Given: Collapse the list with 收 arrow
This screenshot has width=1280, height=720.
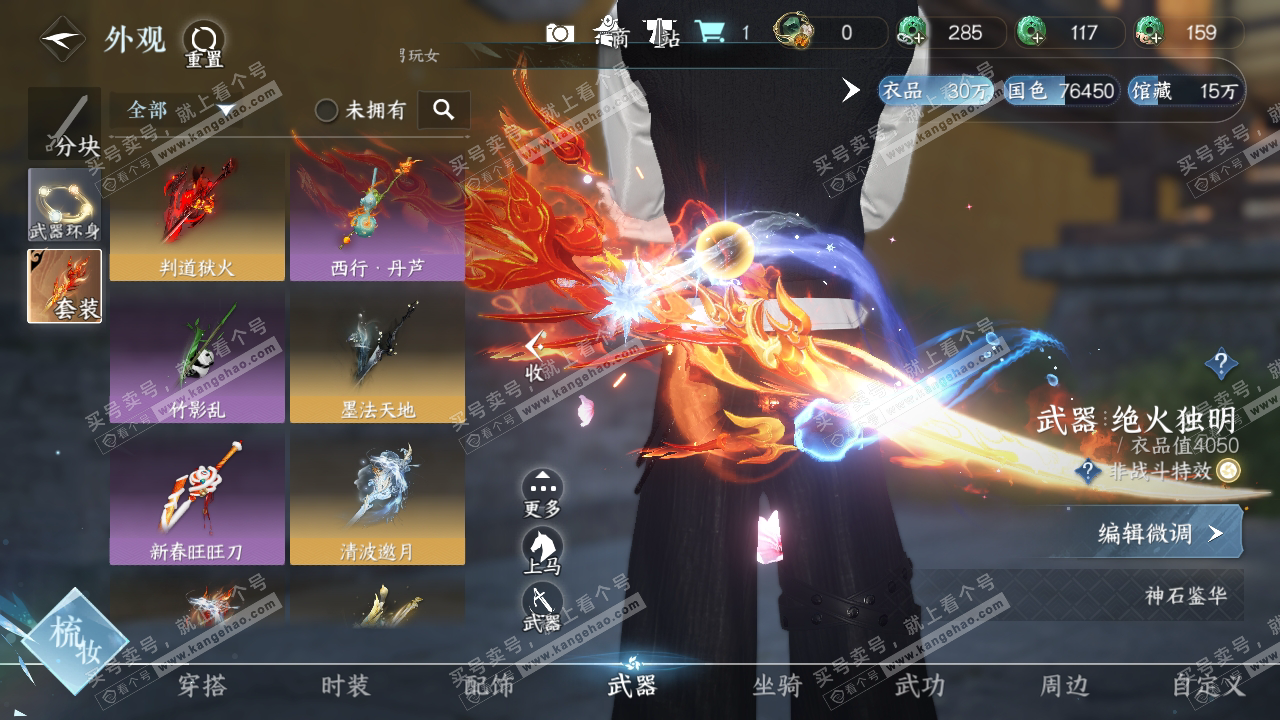Looking at the screenshot, I should click(x=535, y=355).
